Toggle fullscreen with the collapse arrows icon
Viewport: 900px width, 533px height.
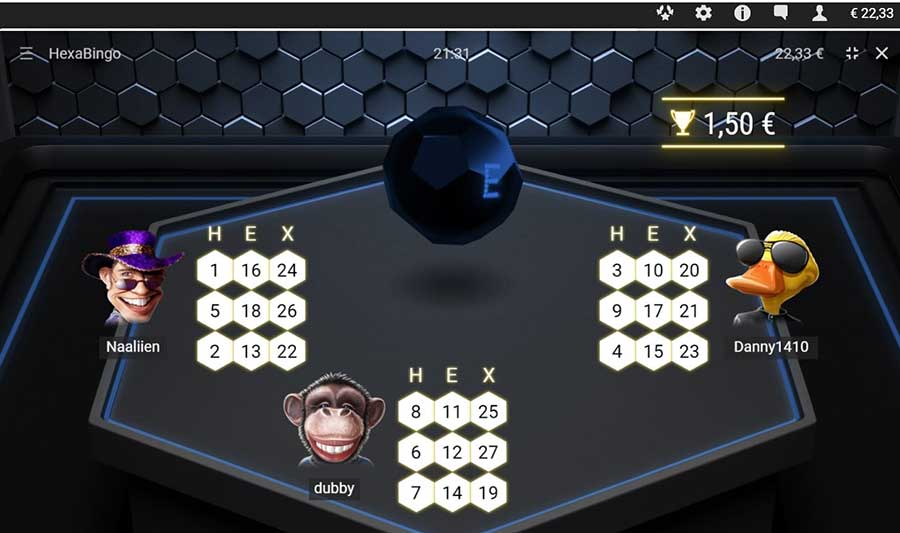click(852, 53)
